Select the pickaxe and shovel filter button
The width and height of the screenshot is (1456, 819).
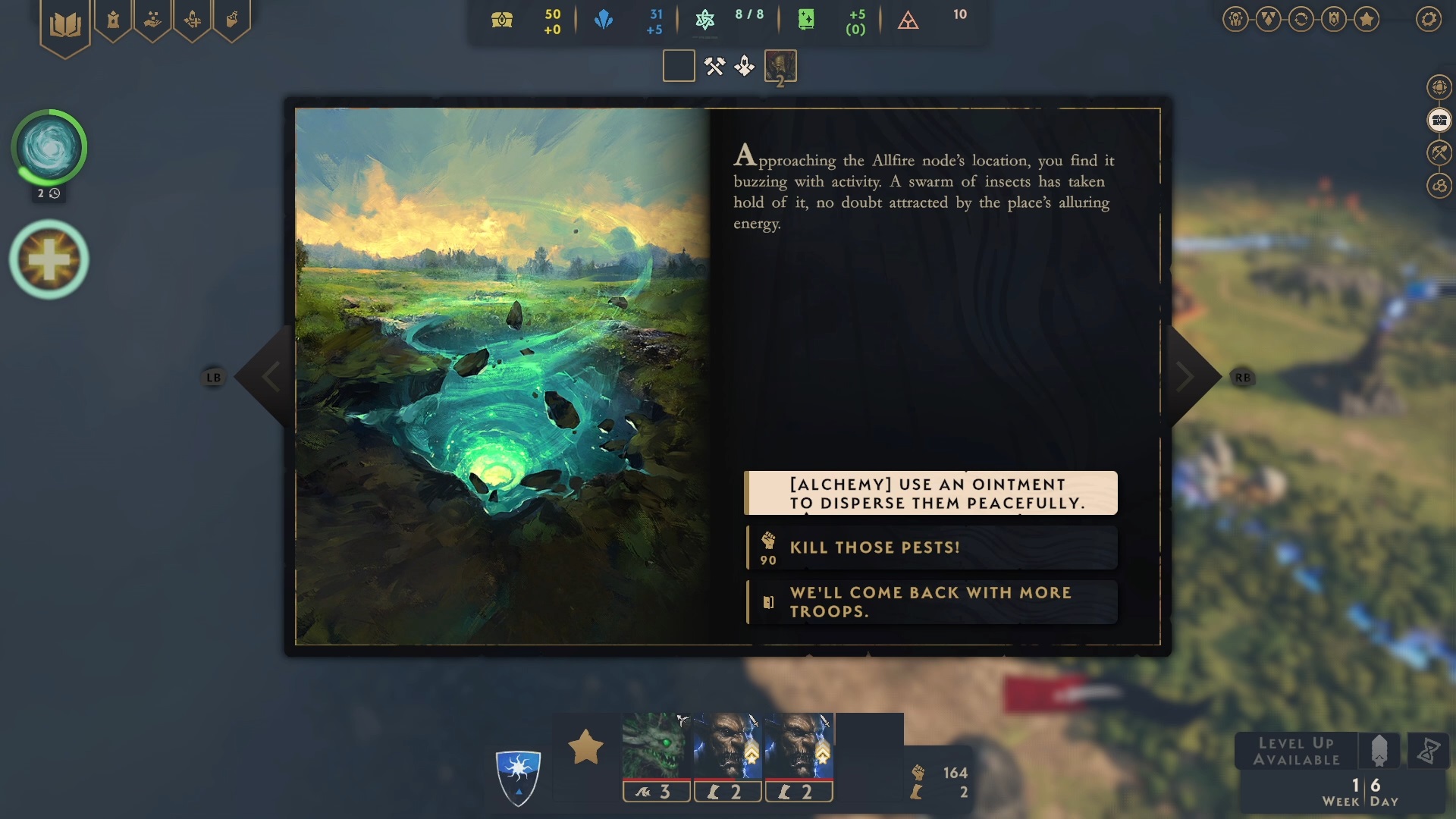click(1439, 152)
